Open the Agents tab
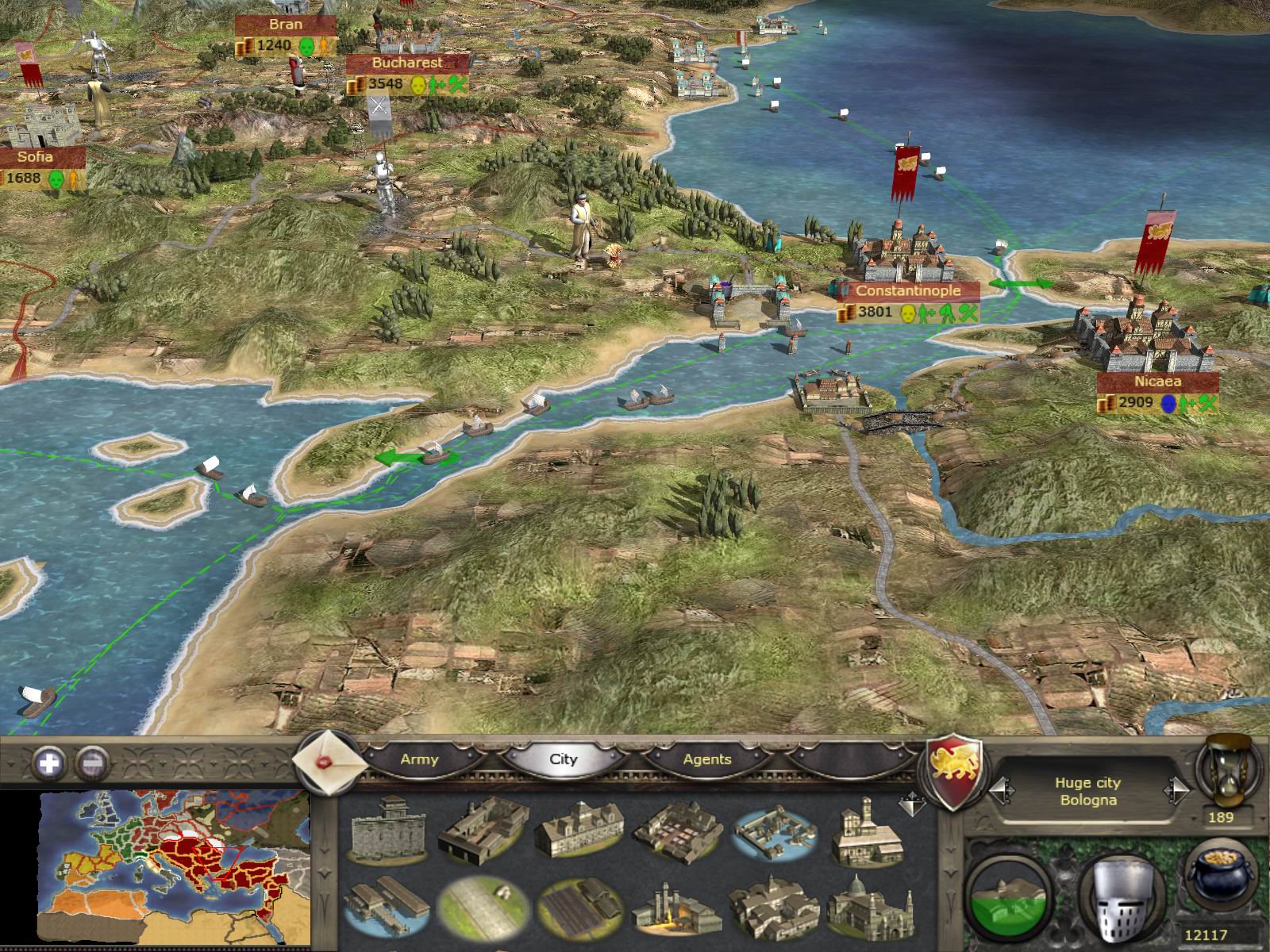1270x952 pixels. click(x=706, y=759)
